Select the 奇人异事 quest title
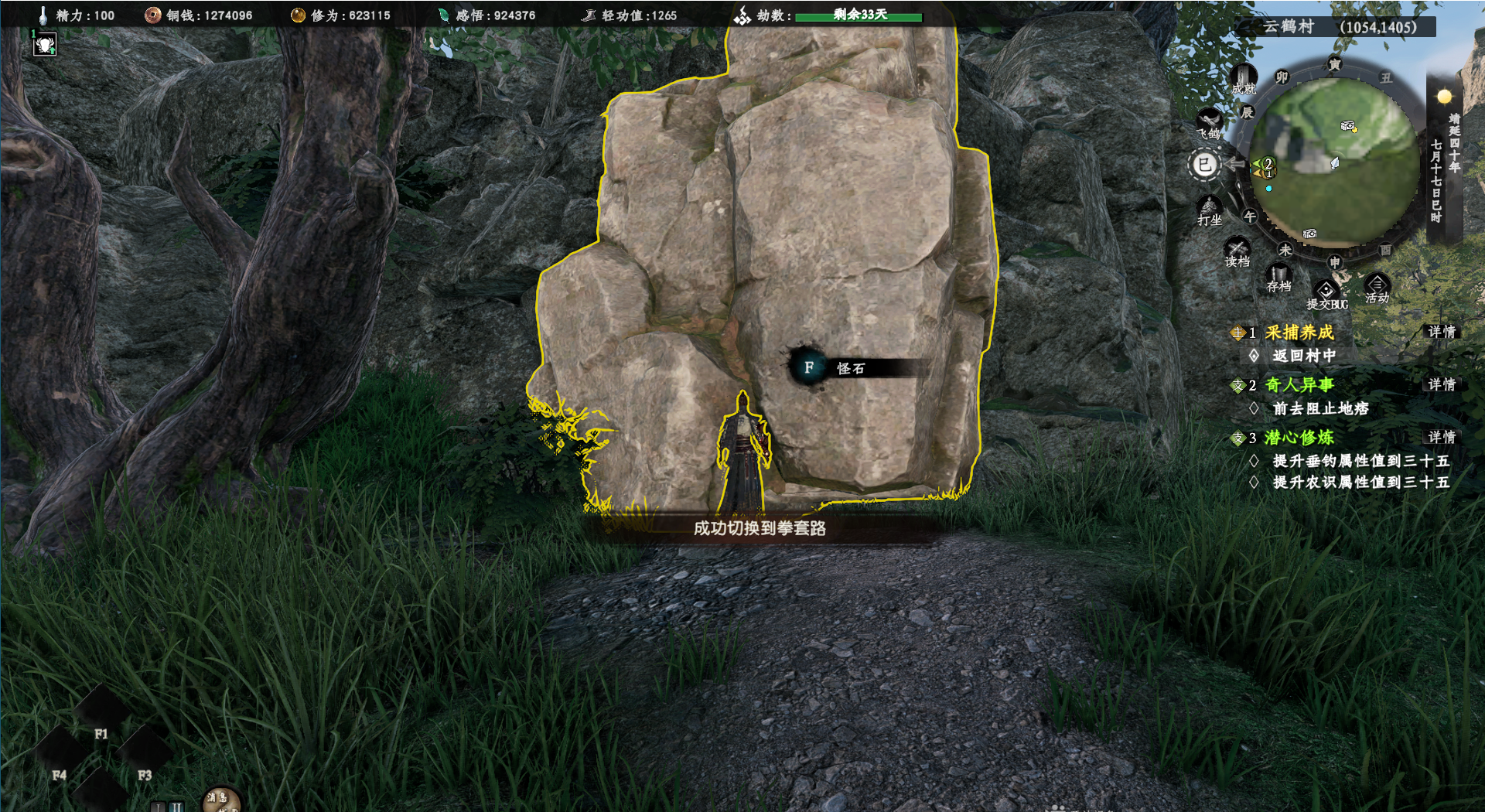The width and height of the screenshot is (1485, 812). 1299,385
